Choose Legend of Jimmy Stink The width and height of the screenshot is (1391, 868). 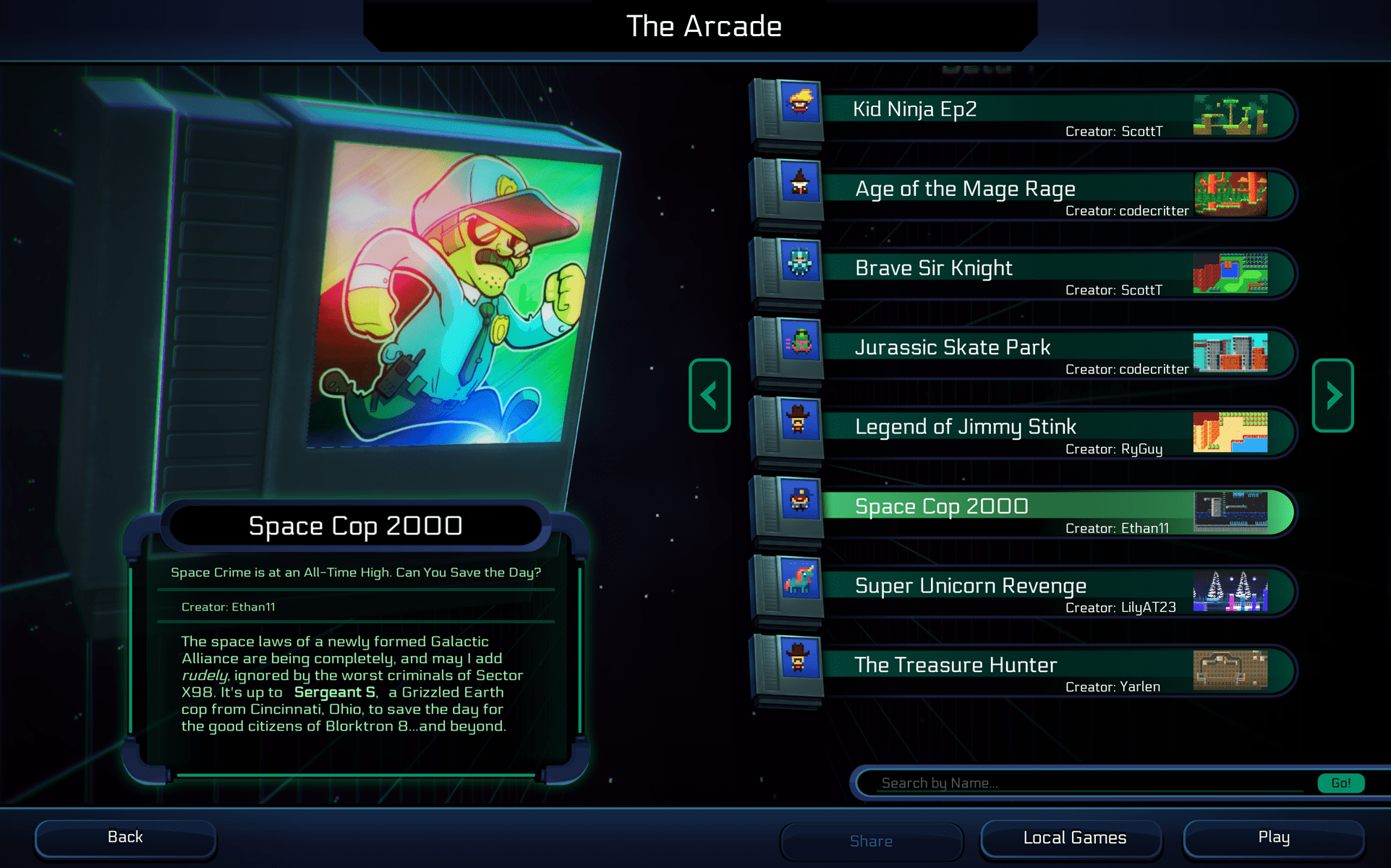(1013, 432)
